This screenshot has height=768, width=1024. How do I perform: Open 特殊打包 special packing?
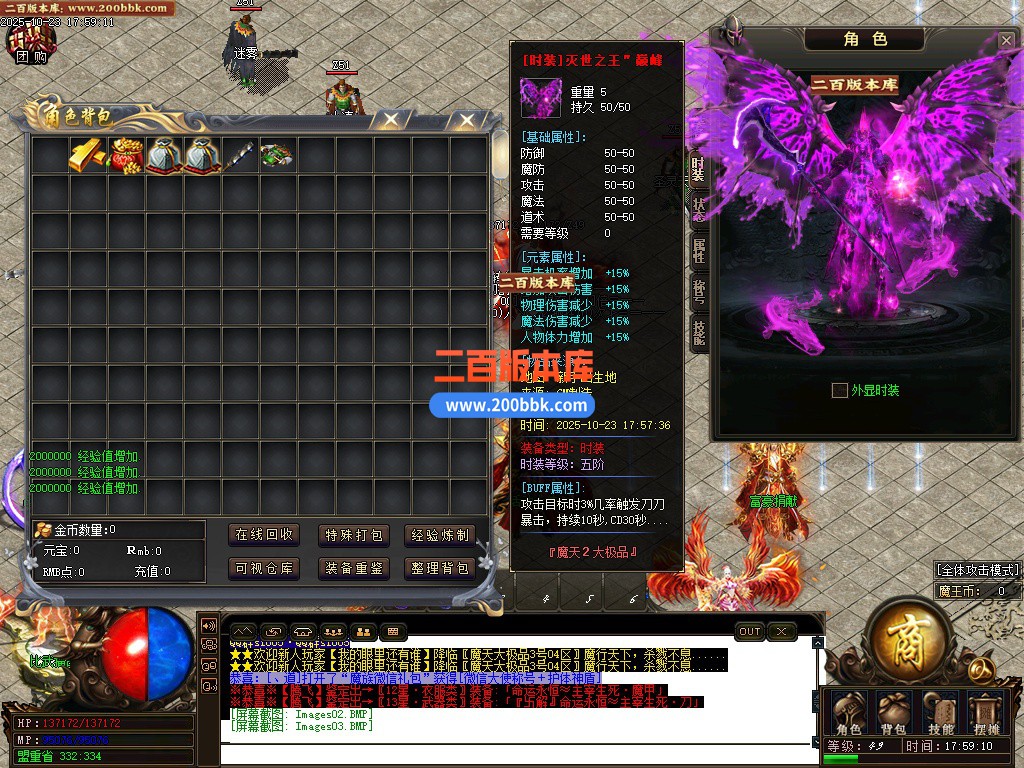pos(353,535)
